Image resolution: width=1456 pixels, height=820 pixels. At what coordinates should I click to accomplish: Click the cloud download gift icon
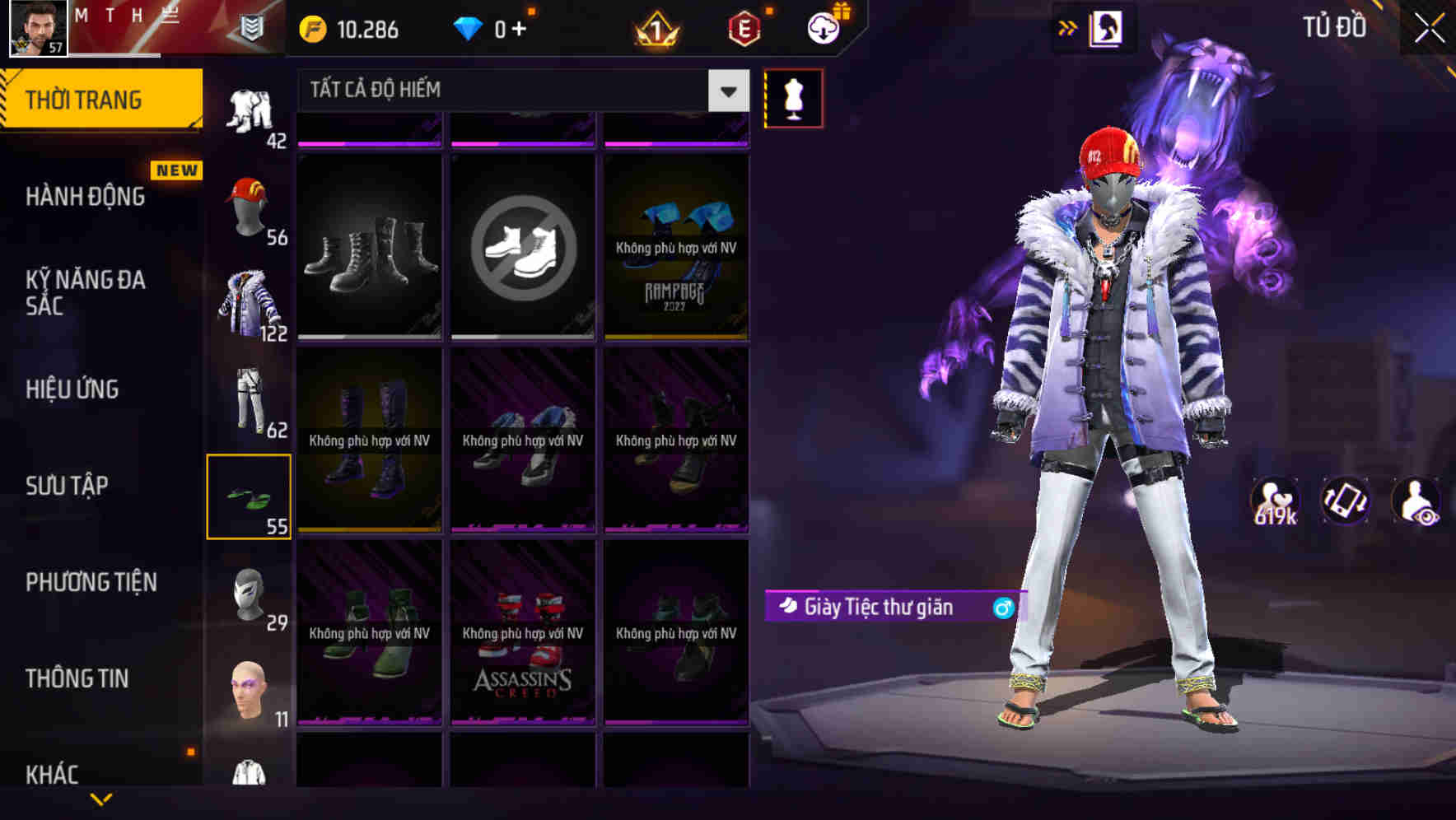tap(823, 27)
